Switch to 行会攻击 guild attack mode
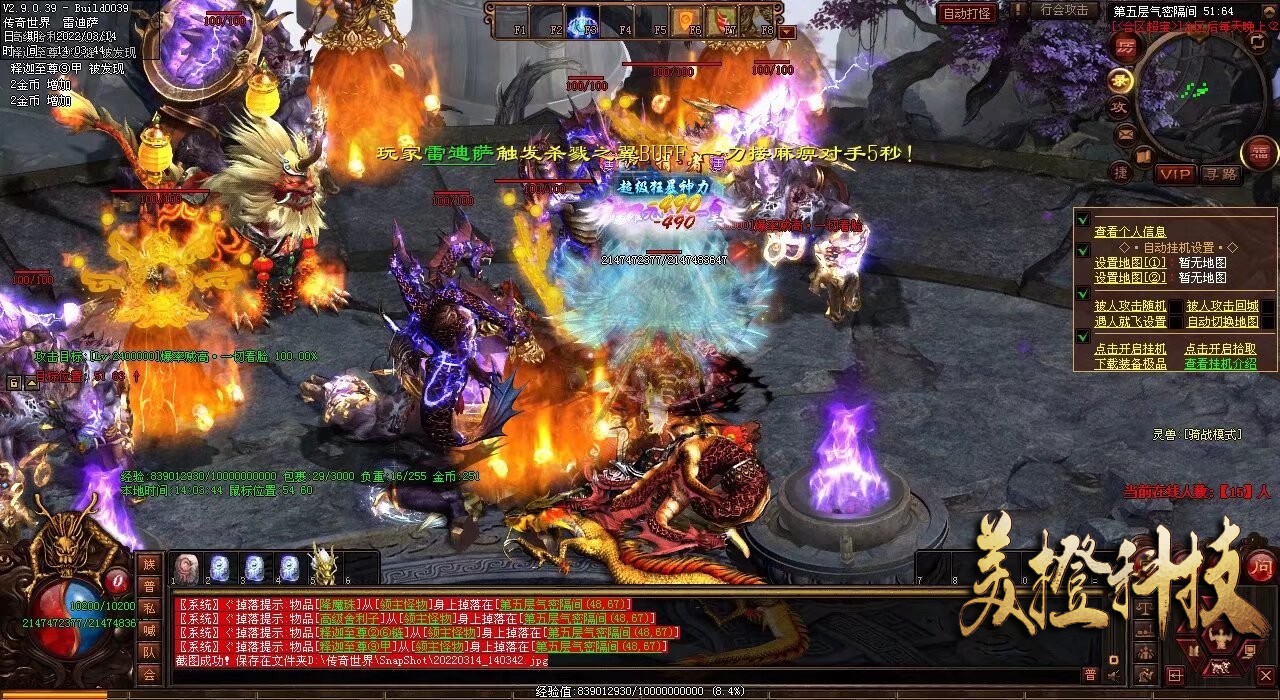This screenshot has width=1280, height=700. [x=1063, y=10]
